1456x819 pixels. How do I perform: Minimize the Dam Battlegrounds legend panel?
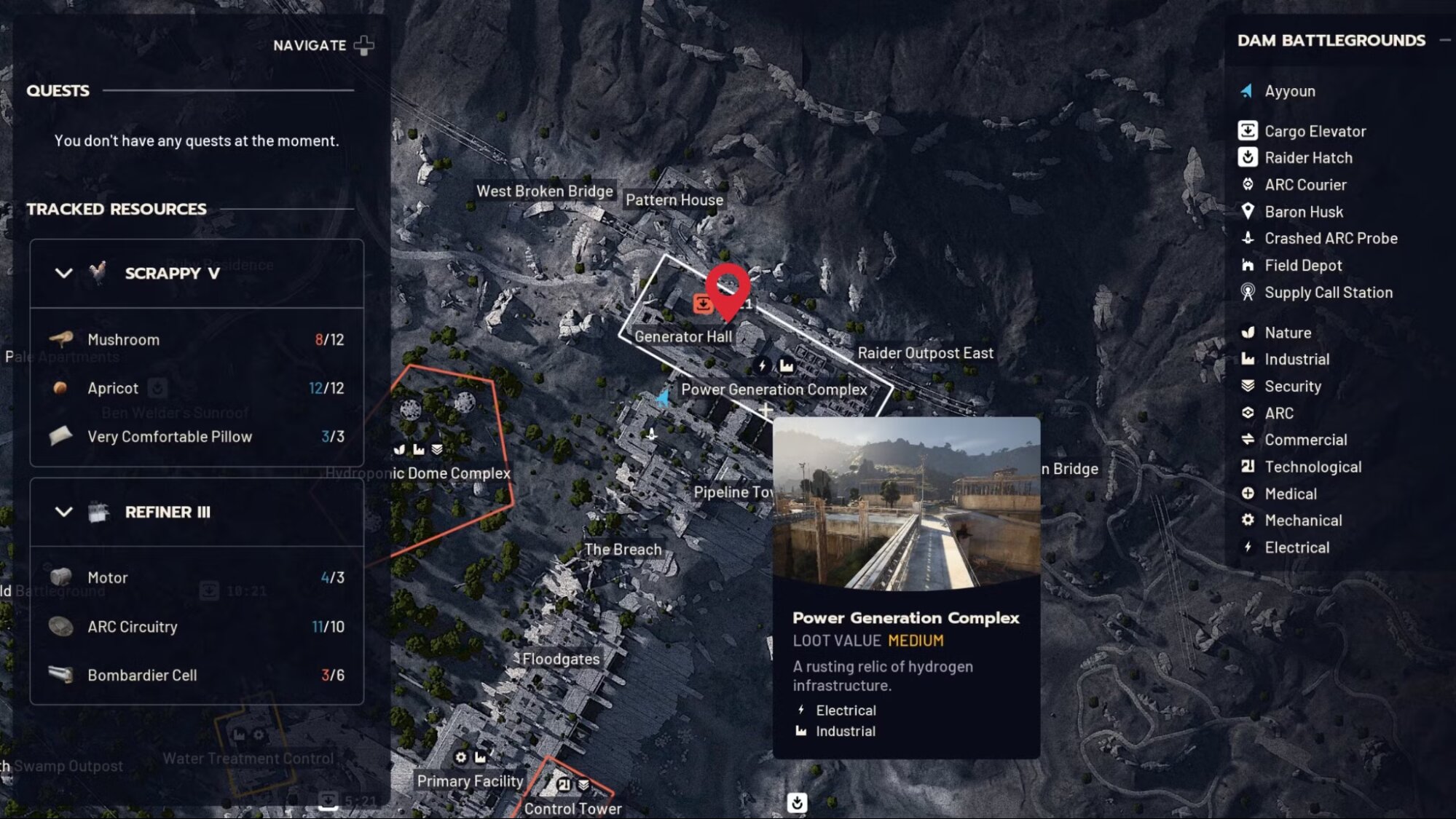1444,41
